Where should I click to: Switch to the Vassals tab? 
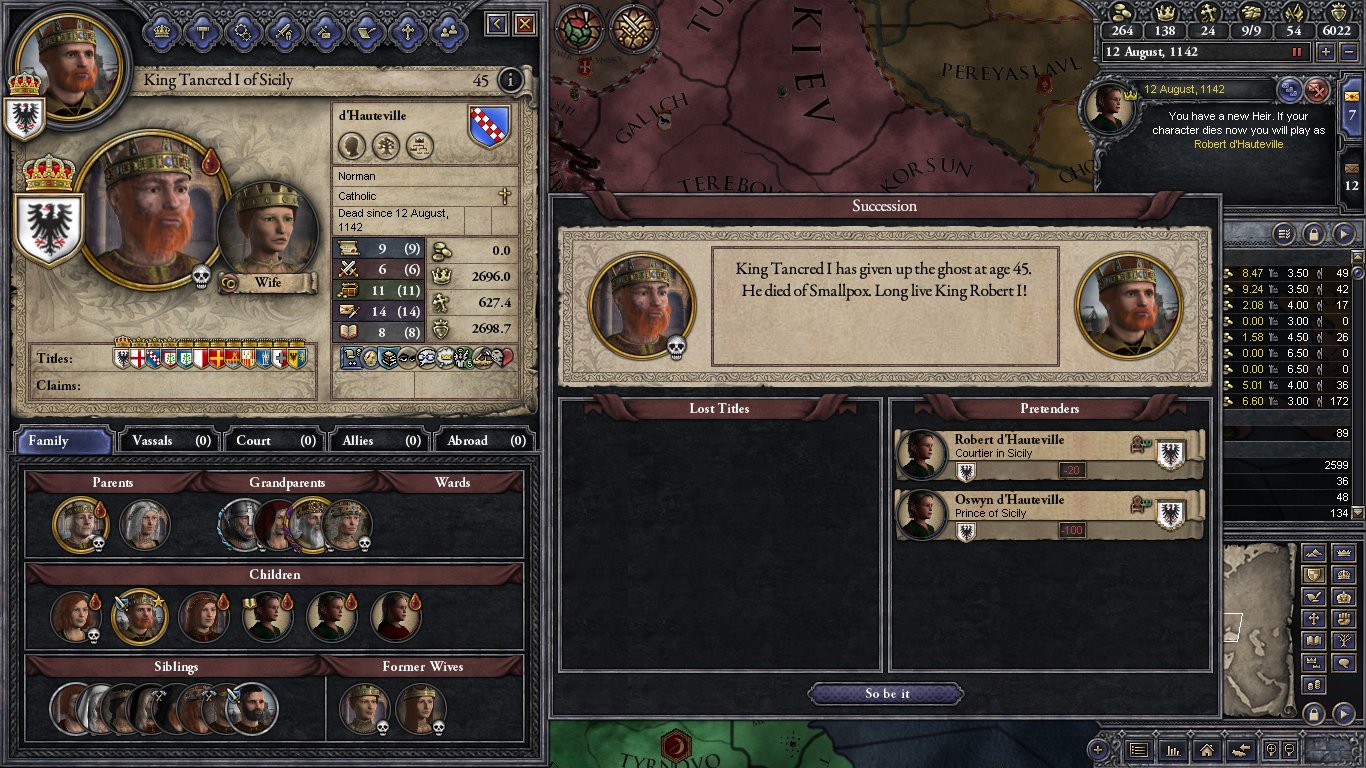click(x=169, y=440)
